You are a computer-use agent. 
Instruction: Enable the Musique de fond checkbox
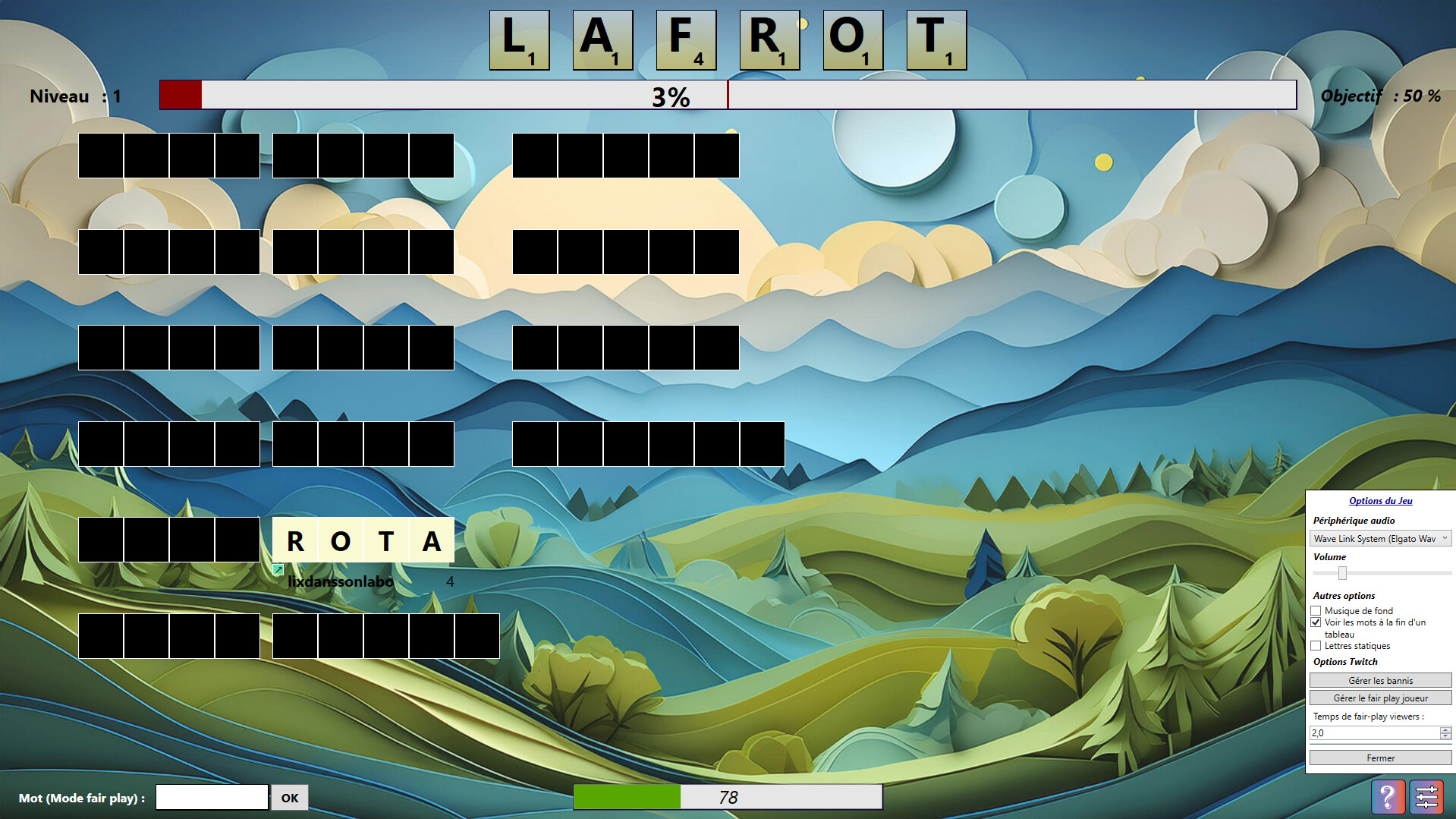[1316, 610]
